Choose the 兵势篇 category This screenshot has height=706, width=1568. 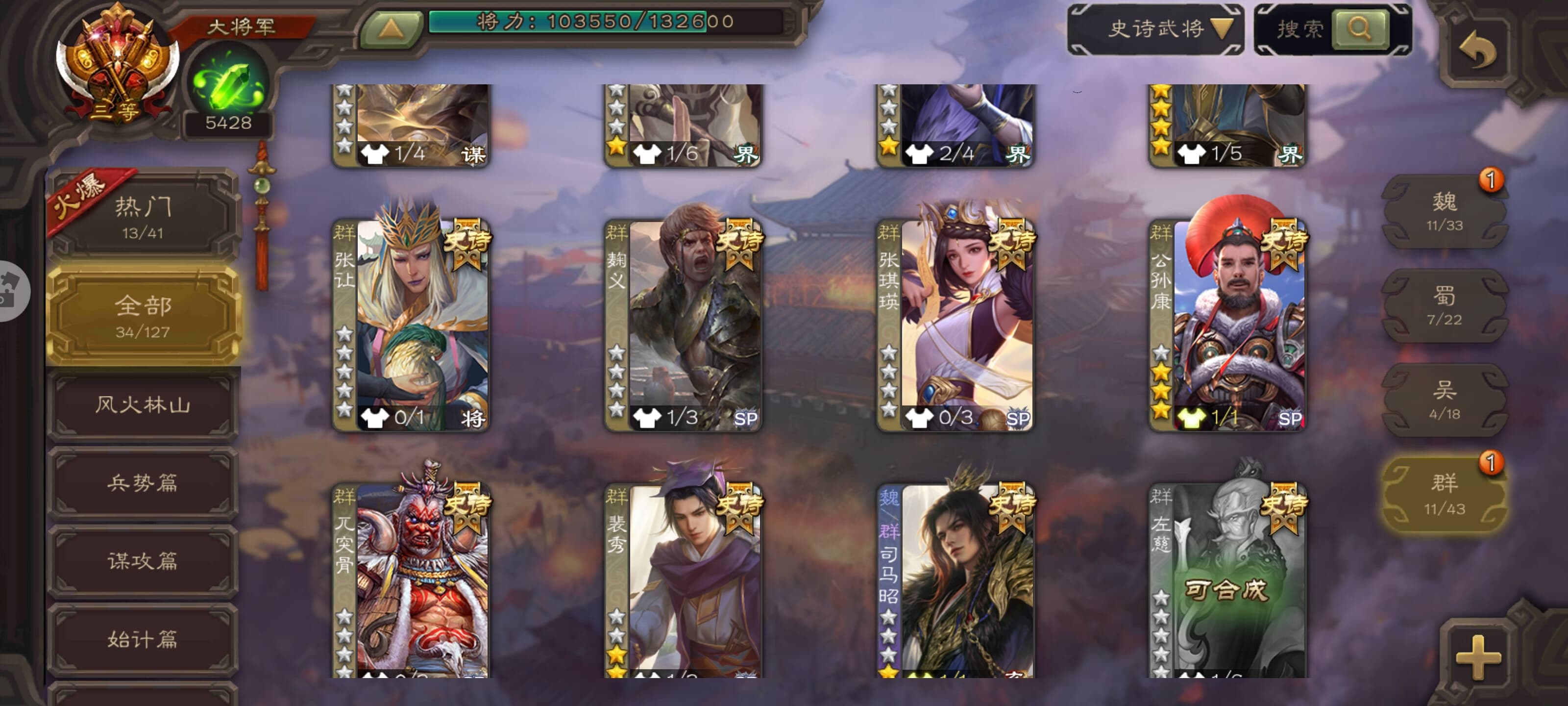[x=143, y=483]
